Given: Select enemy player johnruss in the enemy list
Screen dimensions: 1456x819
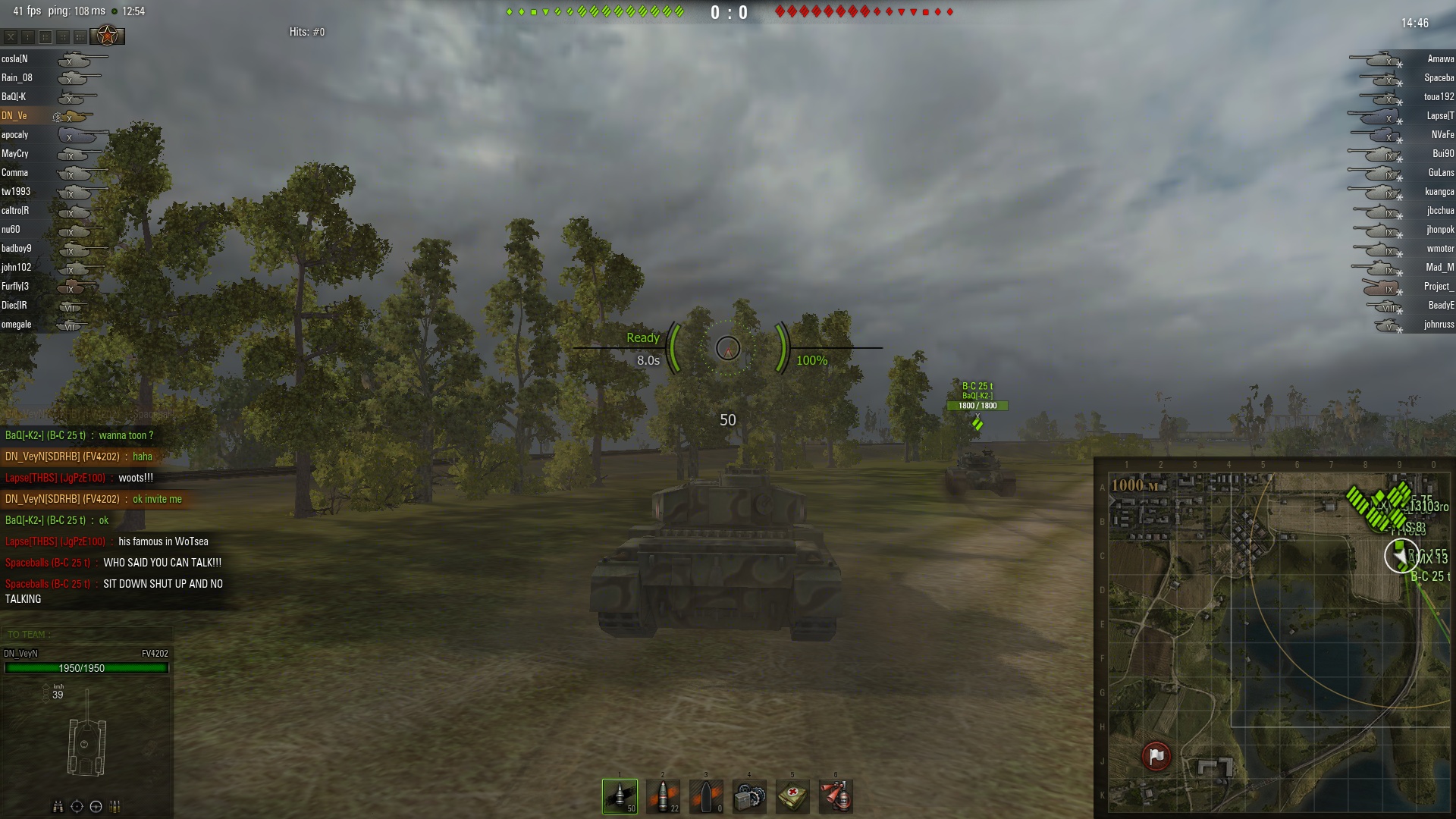Looking at the screenshot, I should [1439, 325].
